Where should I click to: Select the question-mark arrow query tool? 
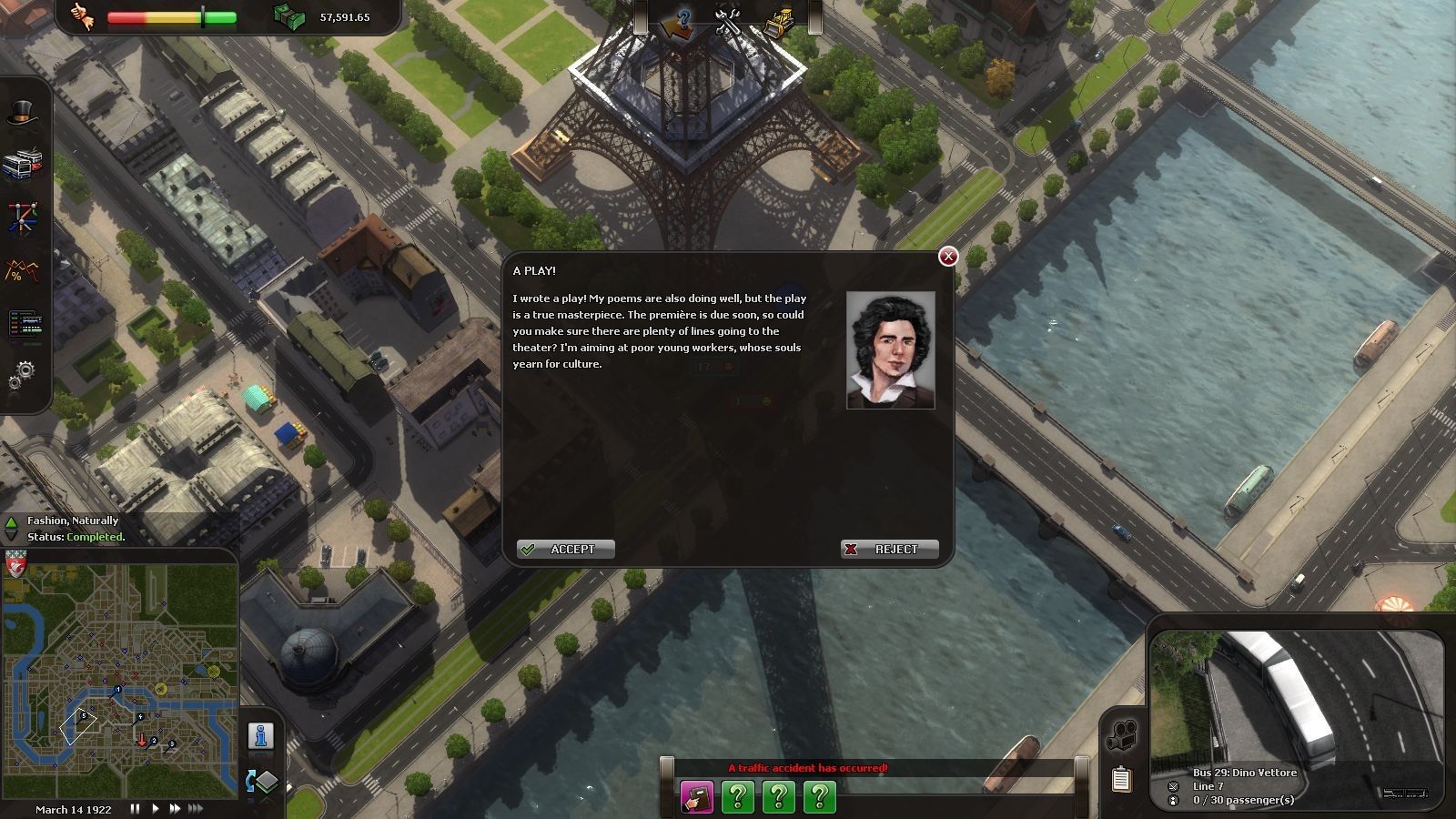678,22
